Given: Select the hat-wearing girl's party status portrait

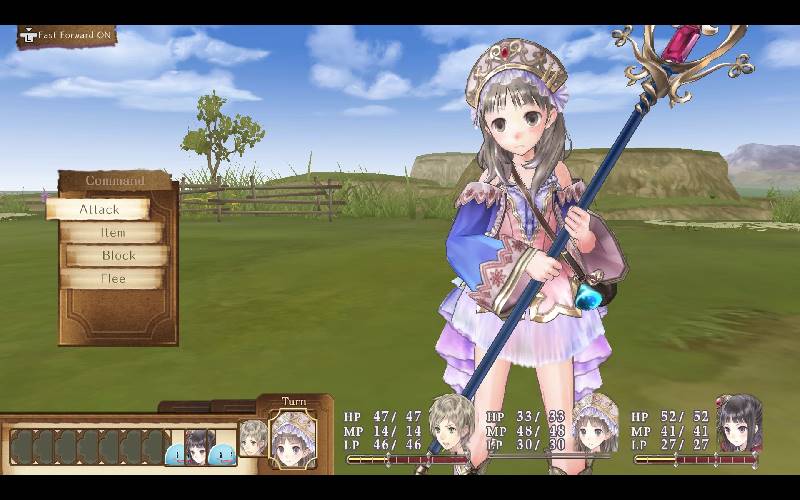Looking at the screenshot, I should tap(596, 424).
